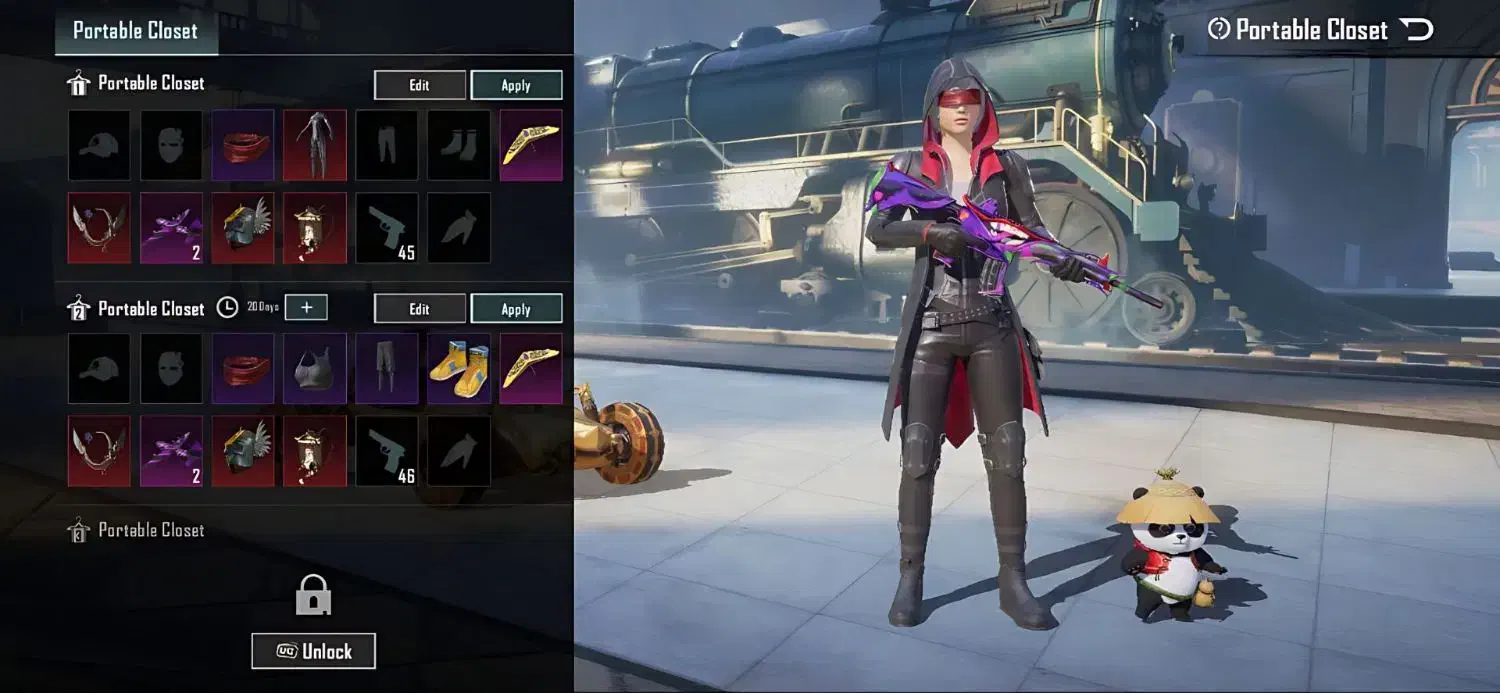Select the full outfit set in closet one
Screen dimensions: 1500x693
[x=315, y=145]
